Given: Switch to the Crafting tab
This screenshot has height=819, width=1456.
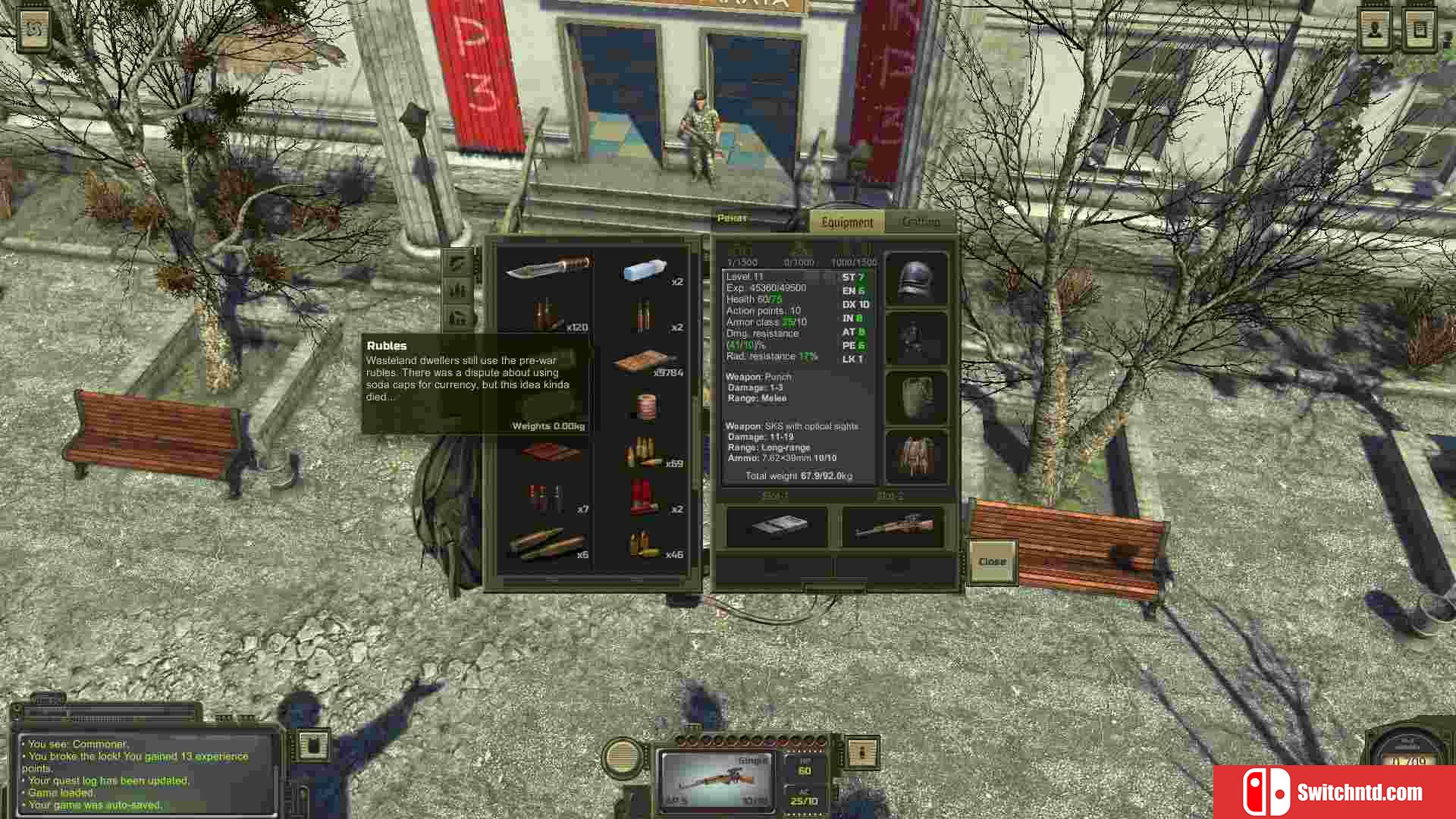Looking at the screenshot, I should (921, 221).
